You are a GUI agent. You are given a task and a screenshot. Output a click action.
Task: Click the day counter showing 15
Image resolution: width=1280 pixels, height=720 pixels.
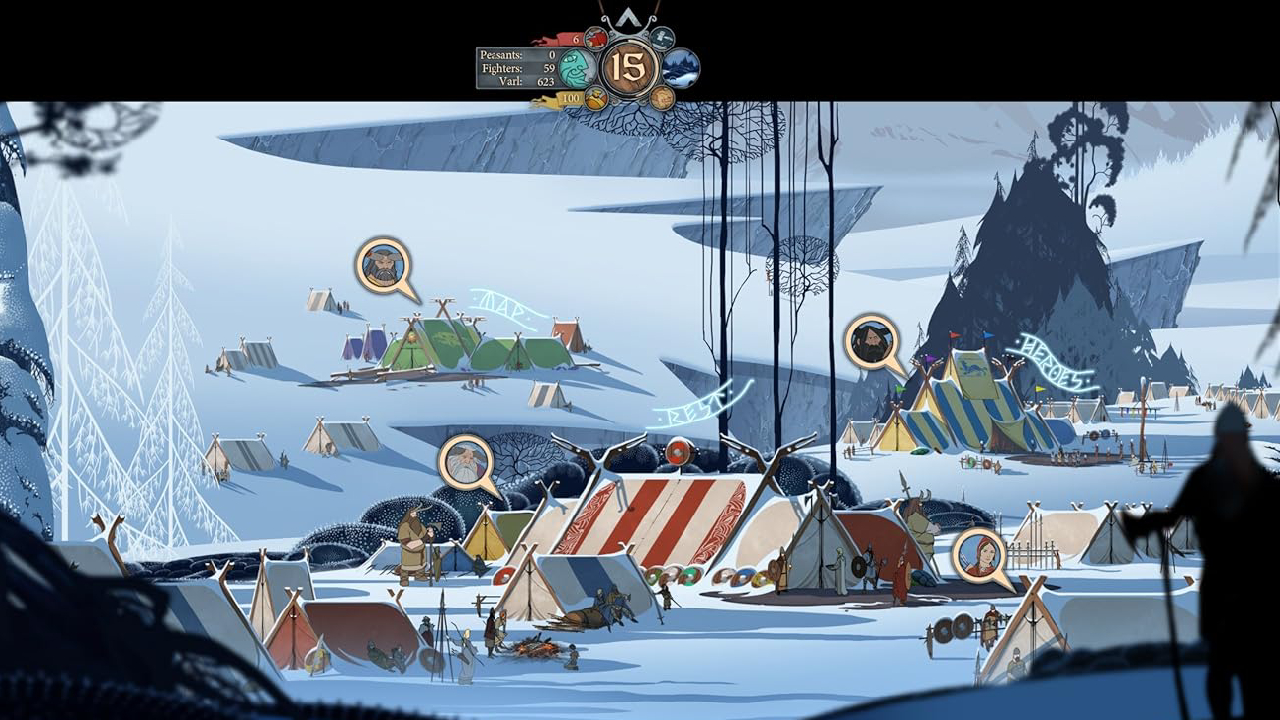pyautogui.click(x=629, y=67)
